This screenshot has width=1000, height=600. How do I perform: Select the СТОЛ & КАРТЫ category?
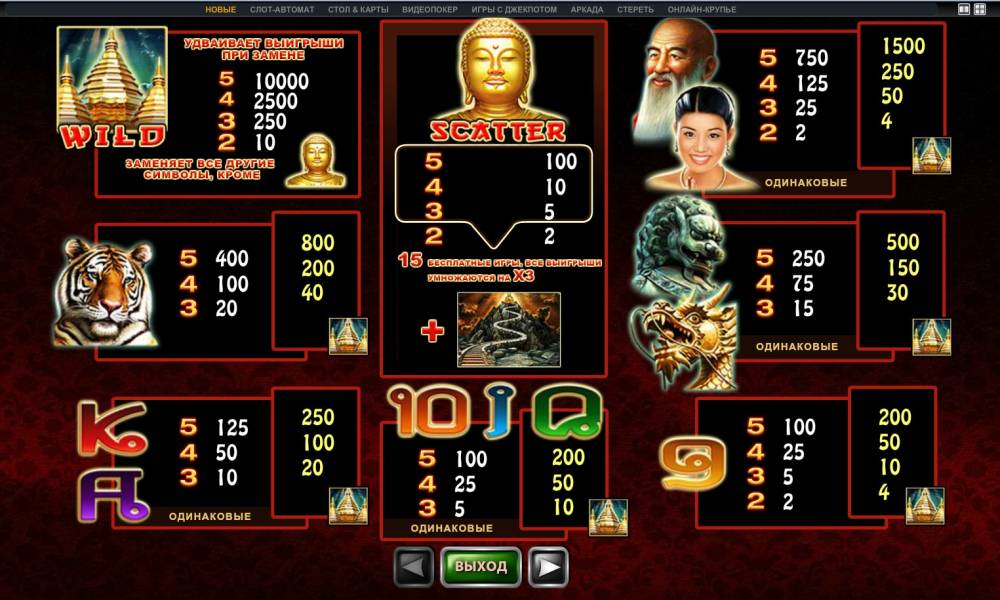click(358, 10)
